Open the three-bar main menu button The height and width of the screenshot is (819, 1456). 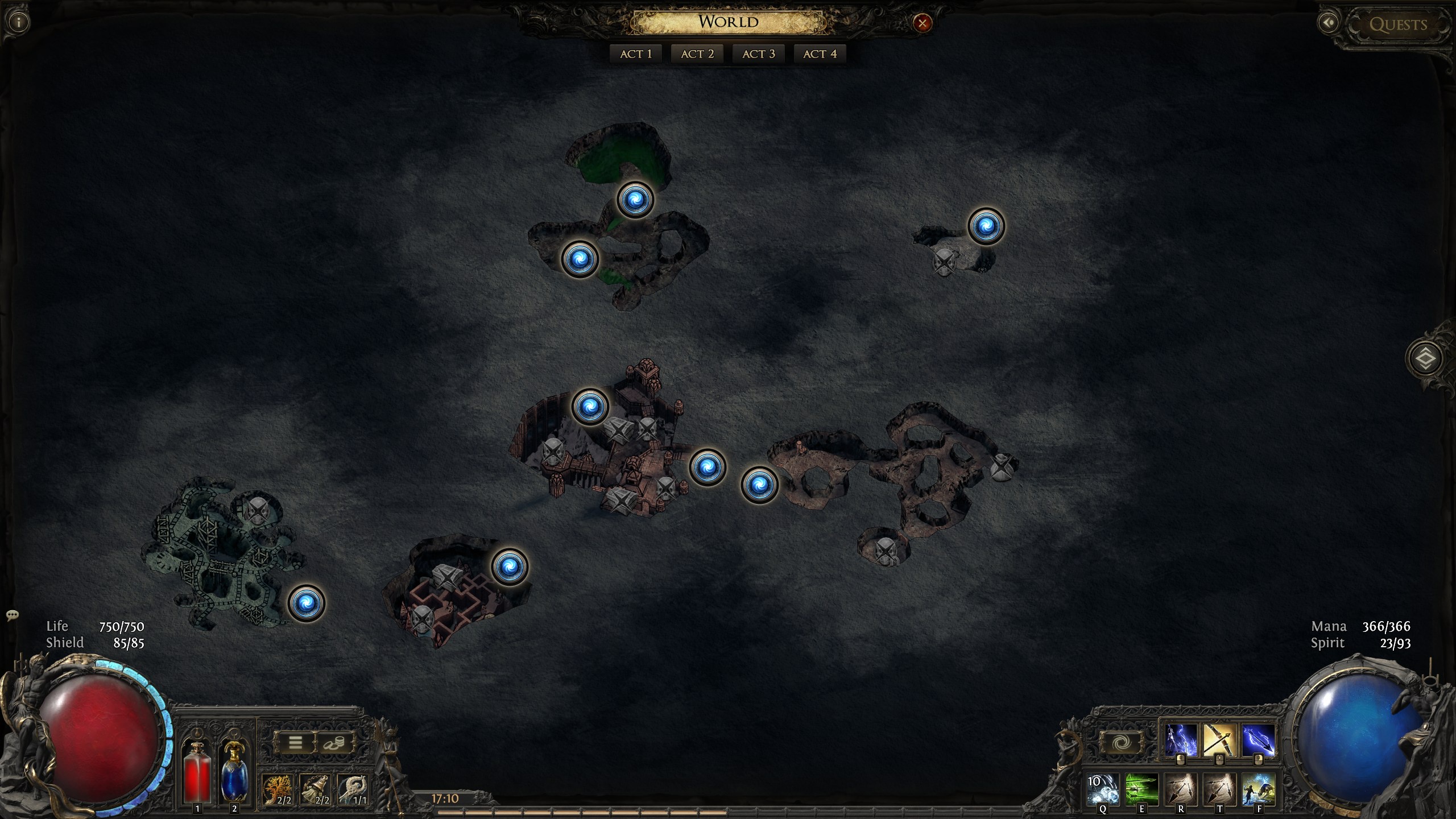point(295,742)
